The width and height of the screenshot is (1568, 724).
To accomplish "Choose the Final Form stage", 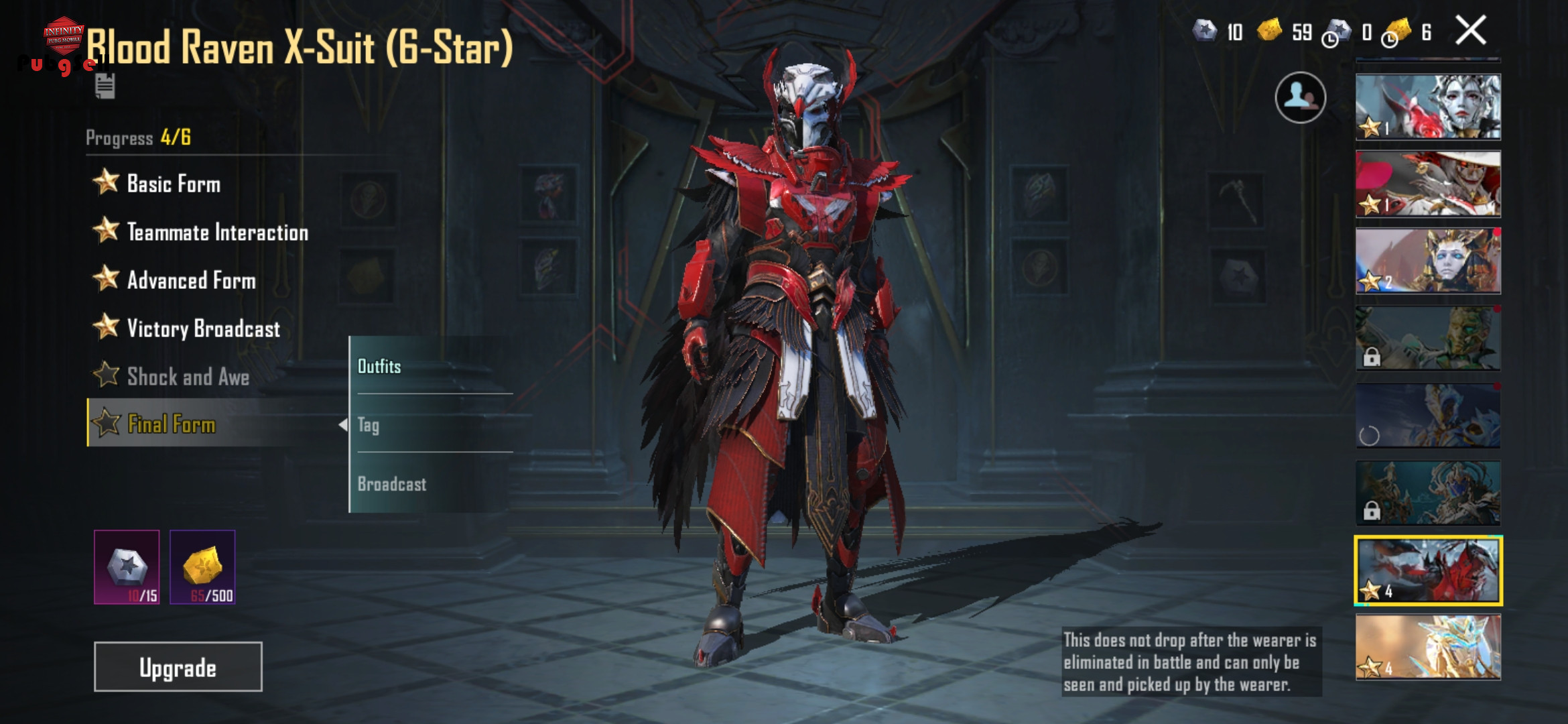I will (172, 424).
